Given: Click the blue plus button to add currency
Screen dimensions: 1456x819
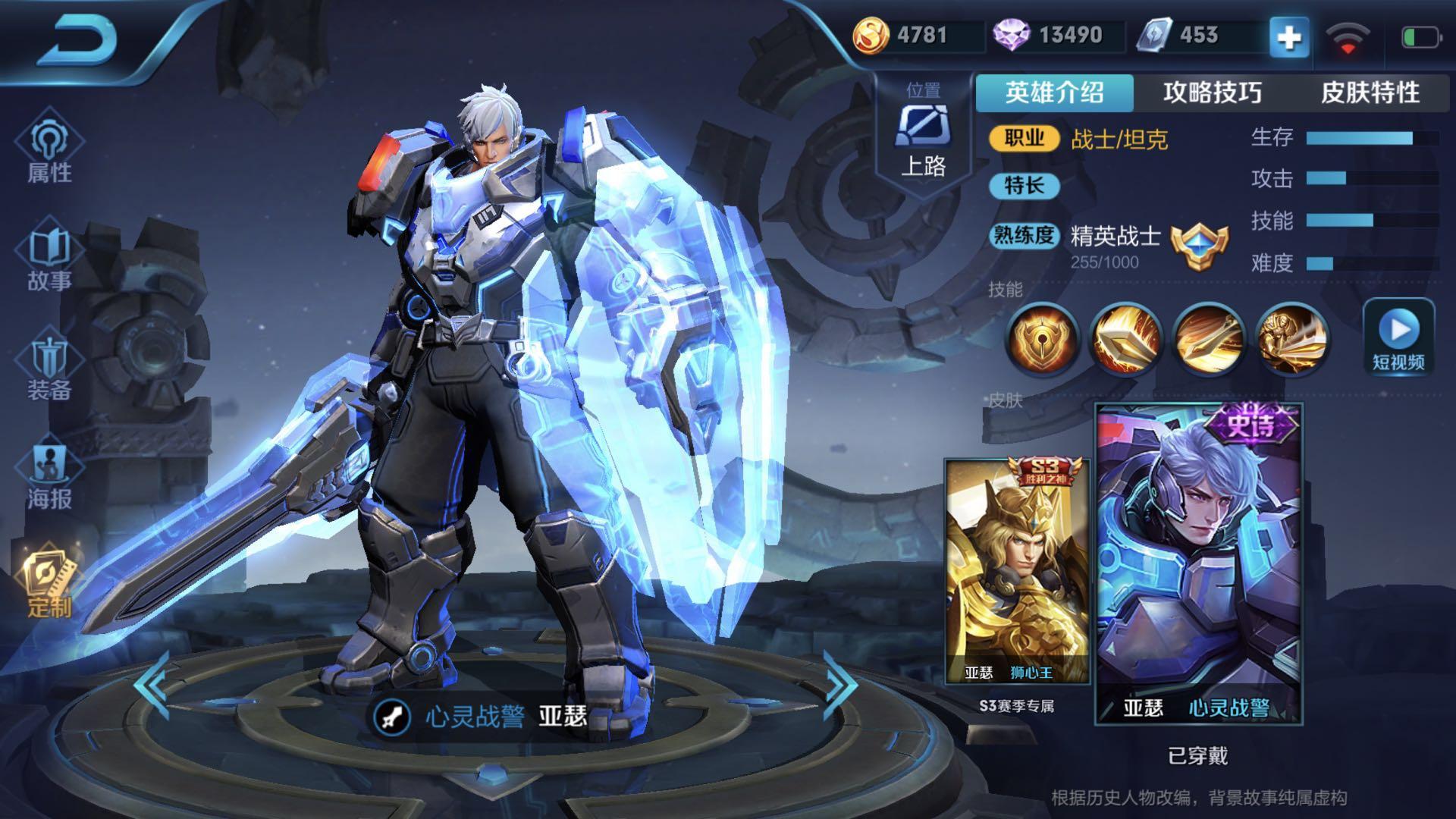Looking at the screenshot, I should click(1289, 38).
